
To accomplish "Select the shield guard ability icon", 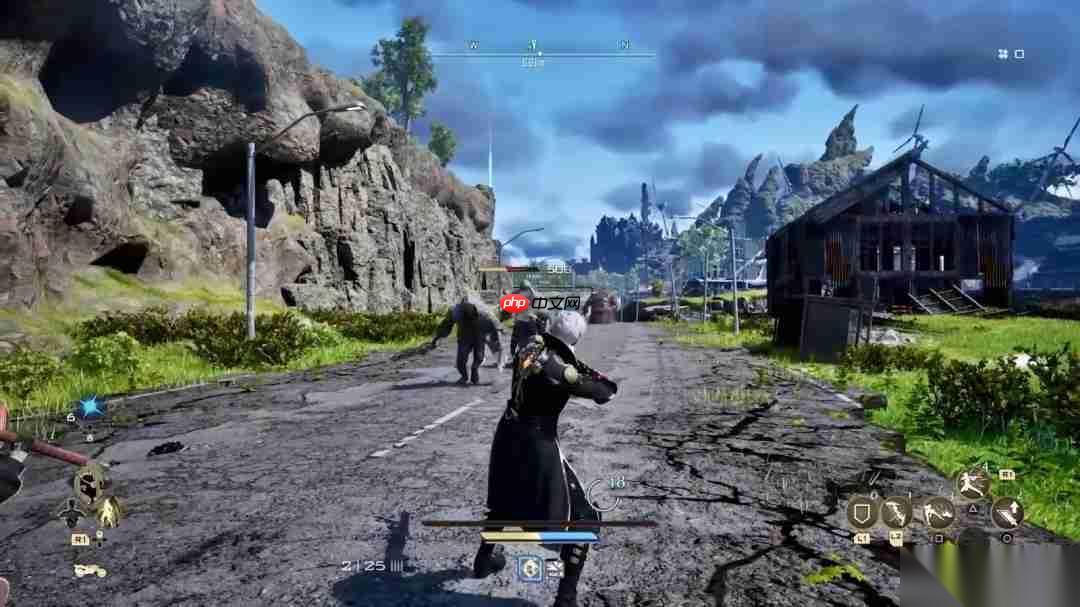I will pos(862,513).
